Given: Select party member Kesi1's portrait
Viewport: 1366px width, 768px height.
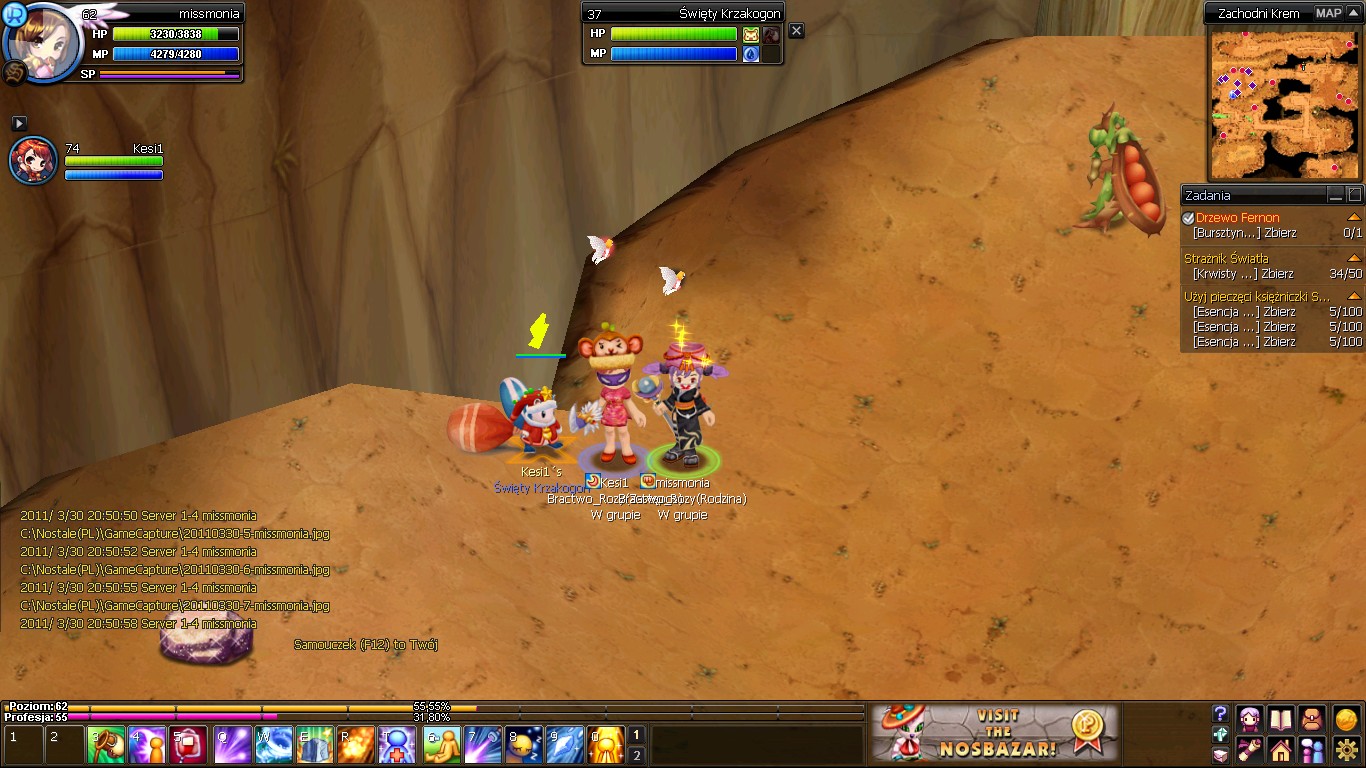Looking at the screenshot, I should (33, 161).
